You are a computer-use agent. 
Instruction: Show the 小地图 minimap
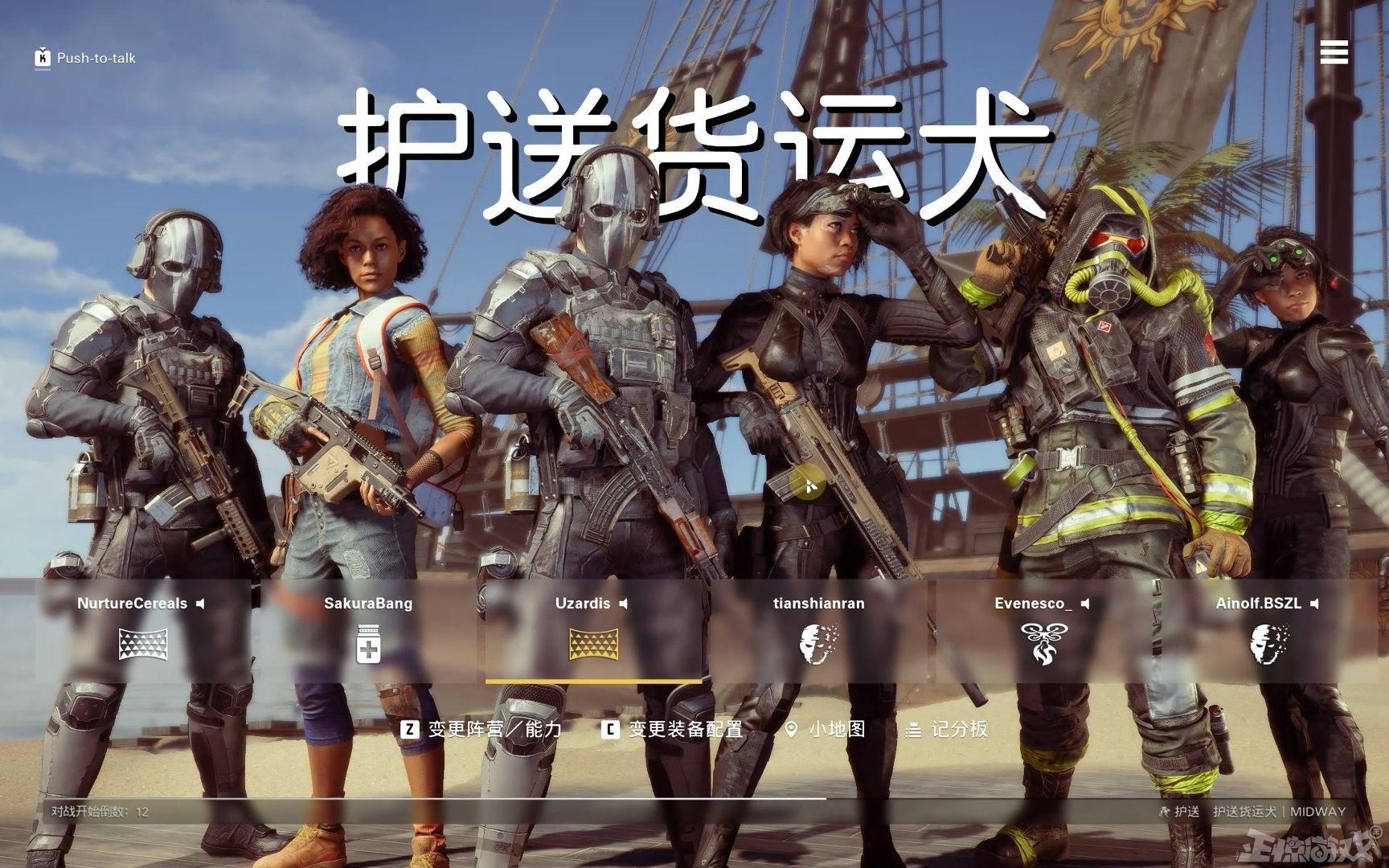tap(825, 729)
